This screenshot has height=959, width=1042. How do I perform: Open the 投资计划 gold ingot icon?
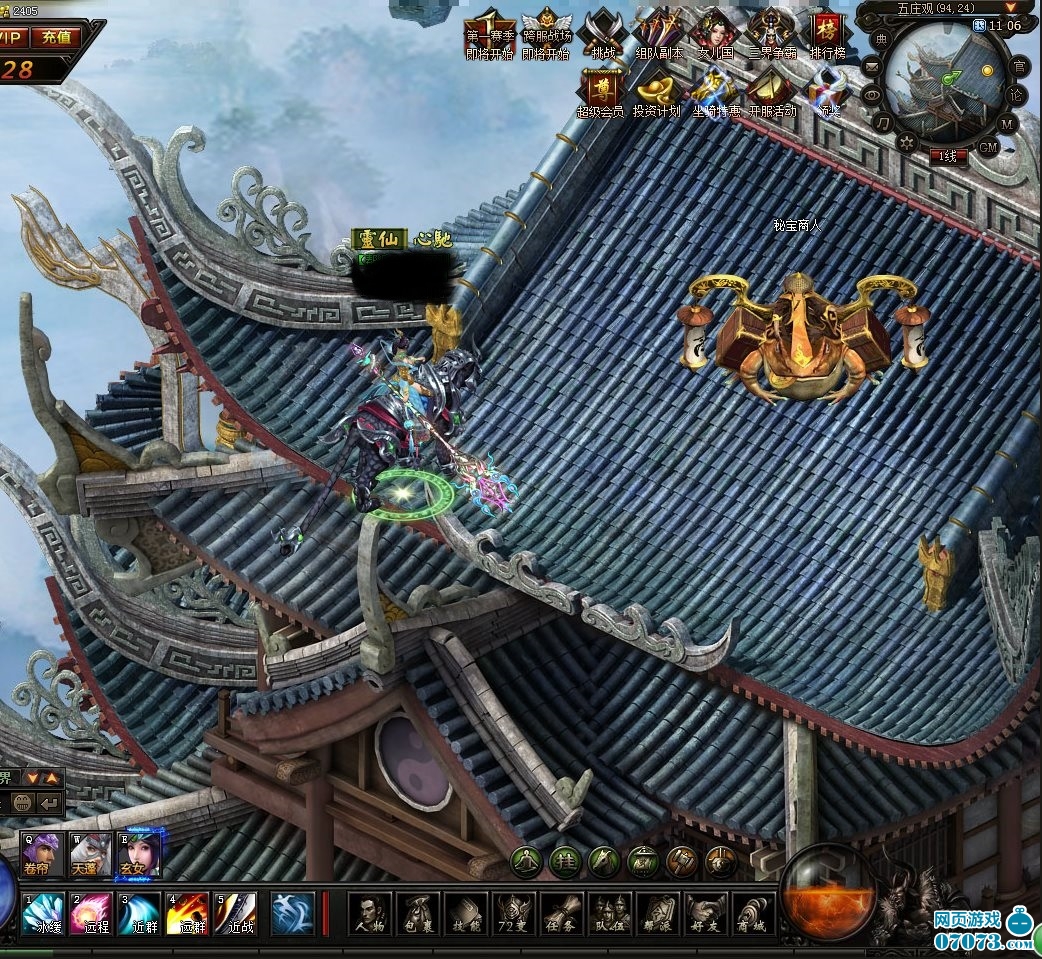[x=656, y=90]
